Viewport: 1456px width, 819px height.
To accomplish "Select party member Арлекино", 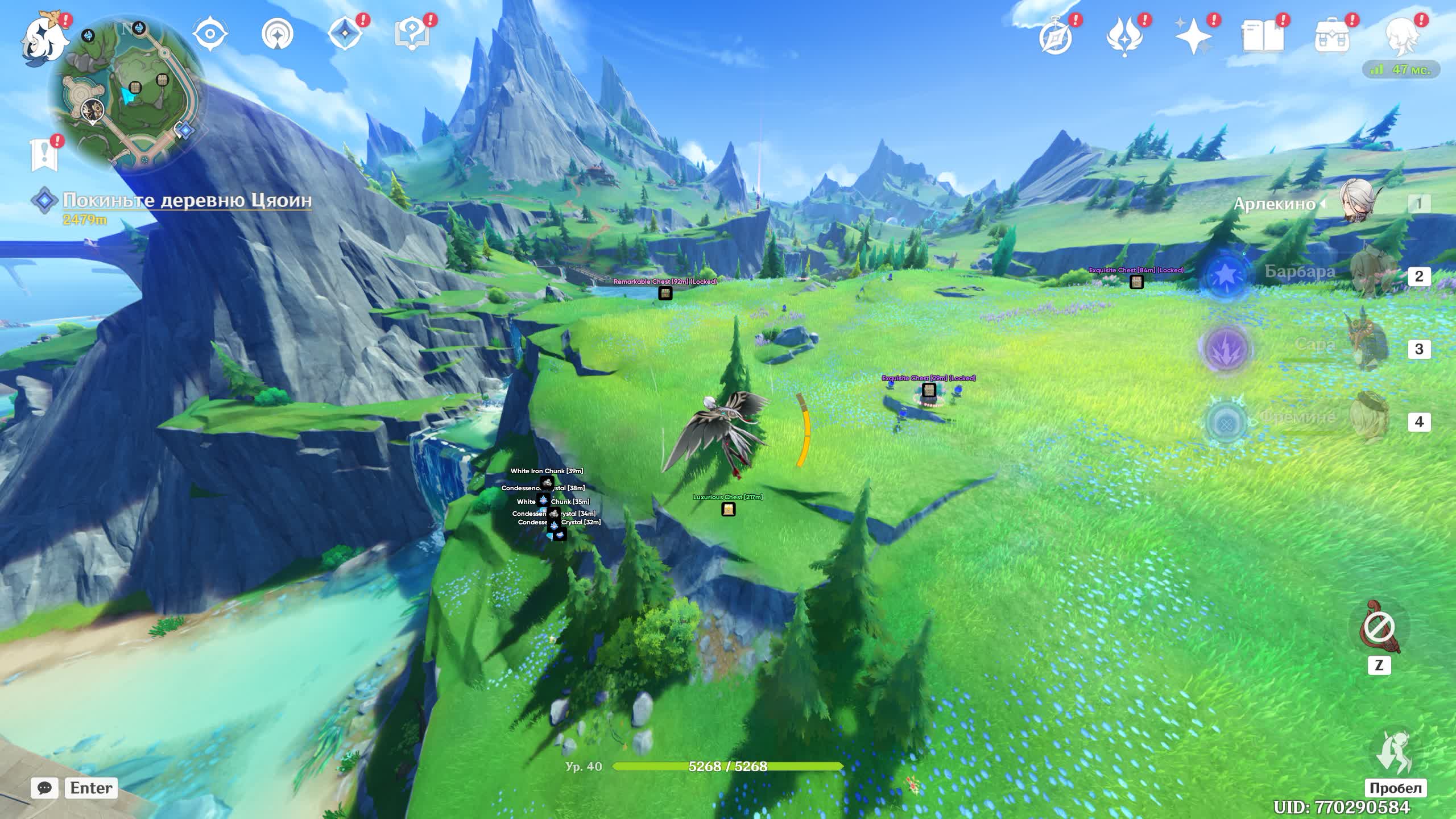I will click(1356, 204).
